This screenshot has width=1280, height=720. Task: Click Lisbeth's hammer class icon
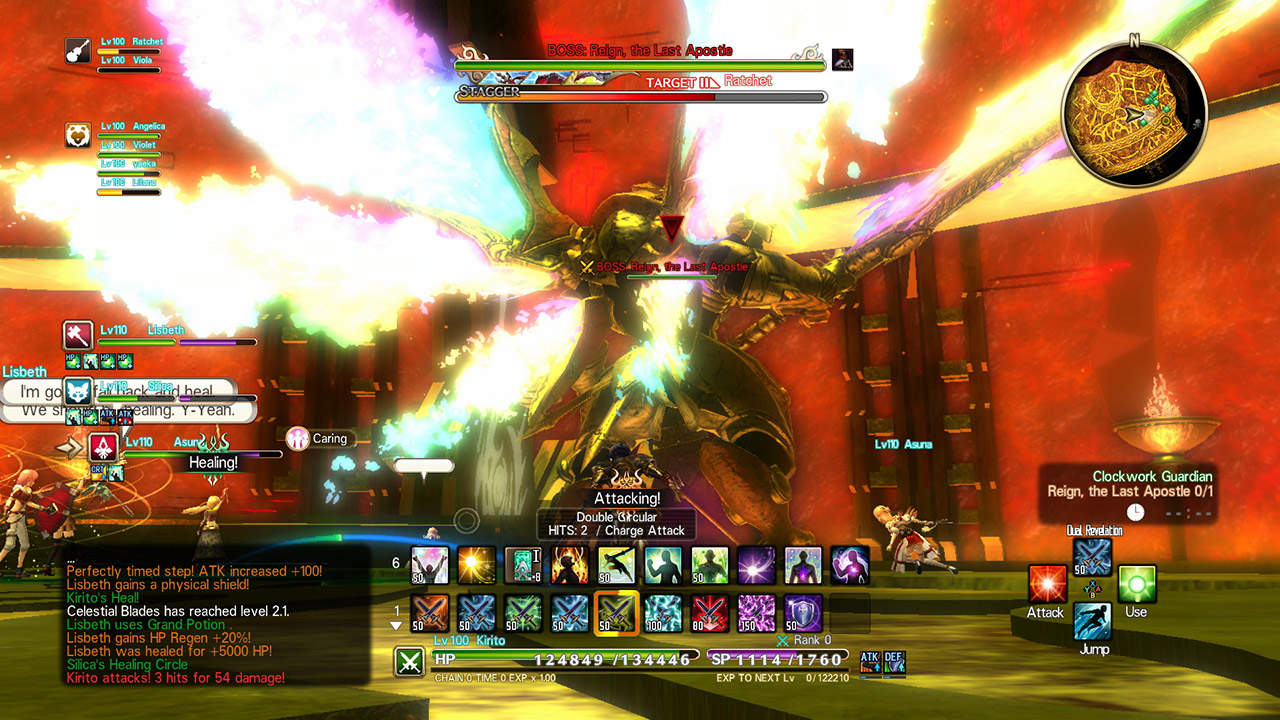coord(78,335)
